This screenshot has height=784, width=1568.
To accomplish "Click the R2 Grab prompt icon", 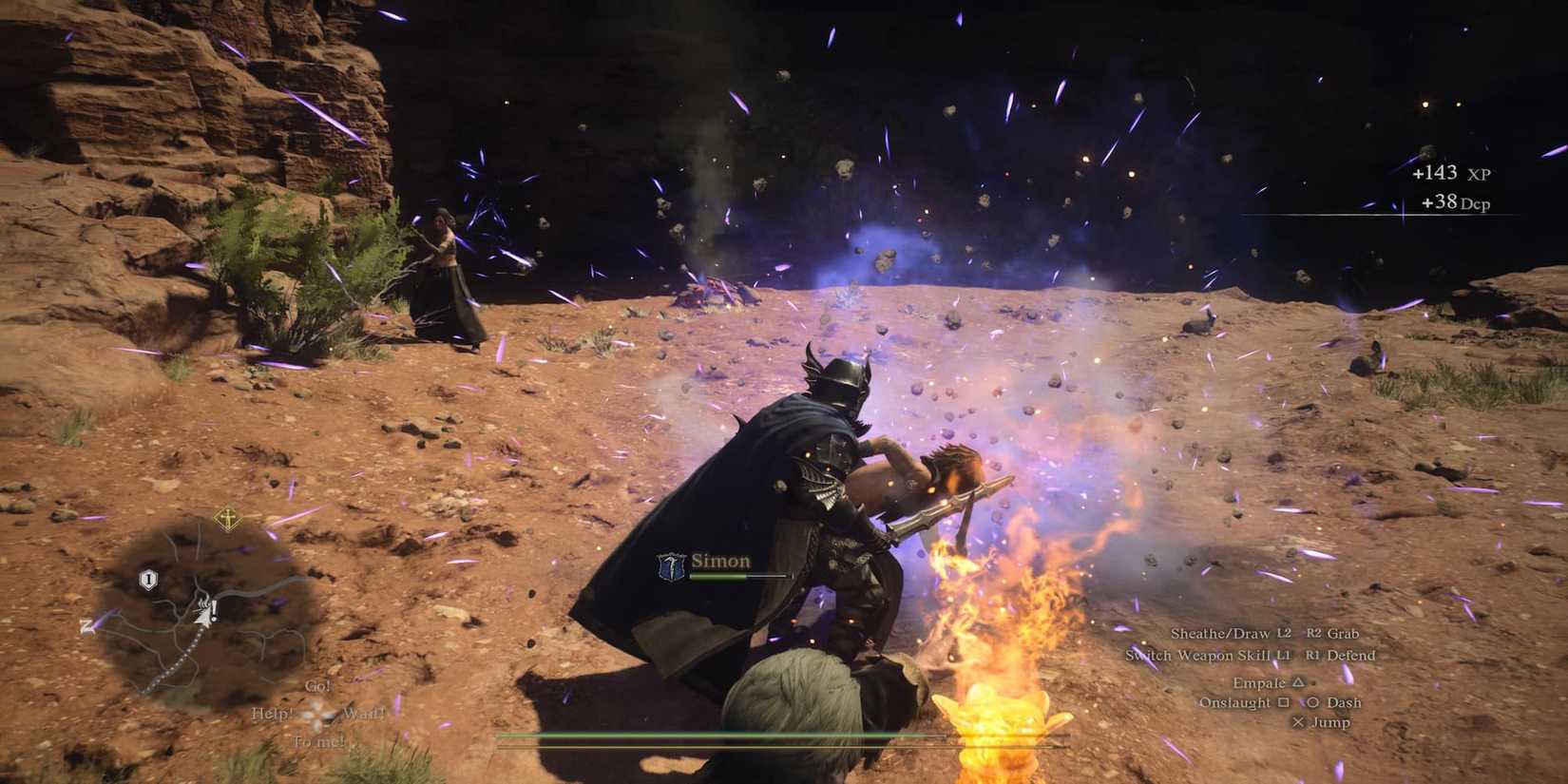I will coord(1313,633).
